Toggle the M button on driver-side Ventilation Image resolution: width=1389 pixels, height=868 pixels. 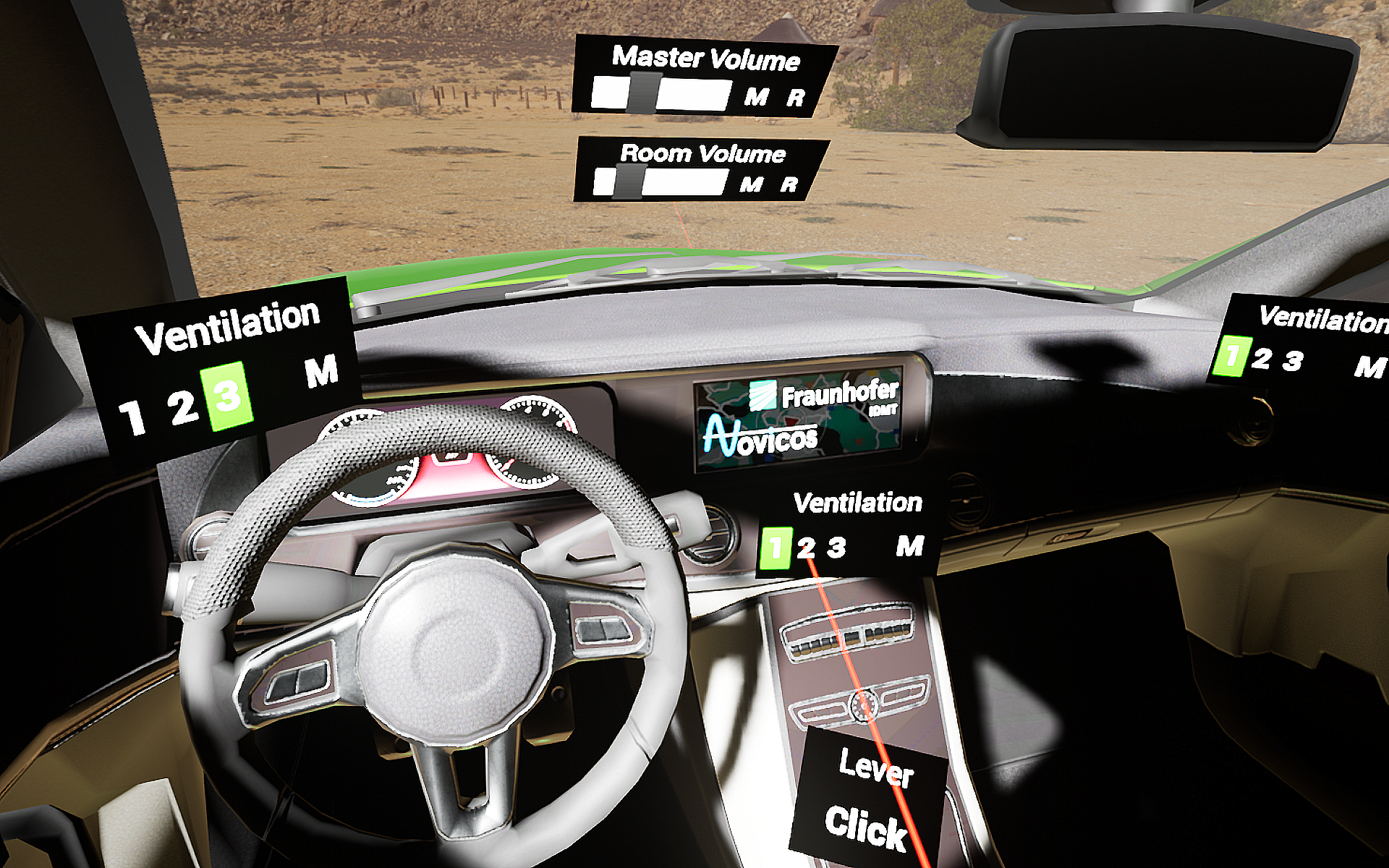(x=321, y=371)
